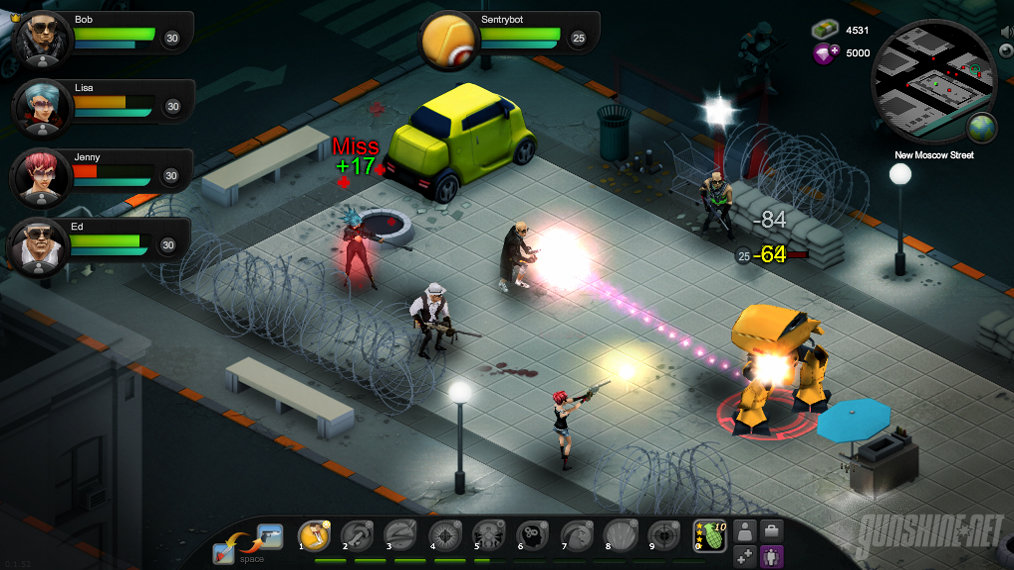Click the camera eye button beside minimap
Image resolution: width=1014 pixels, height=570 pixels.
[x=1007, y=50]
